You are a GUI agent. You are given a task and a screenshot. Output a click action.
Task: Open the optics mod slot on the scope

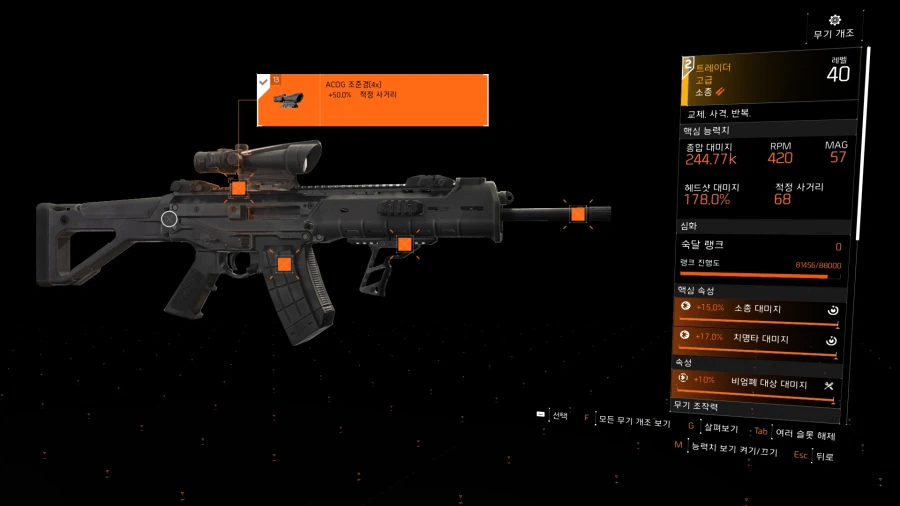click(239, 188)
